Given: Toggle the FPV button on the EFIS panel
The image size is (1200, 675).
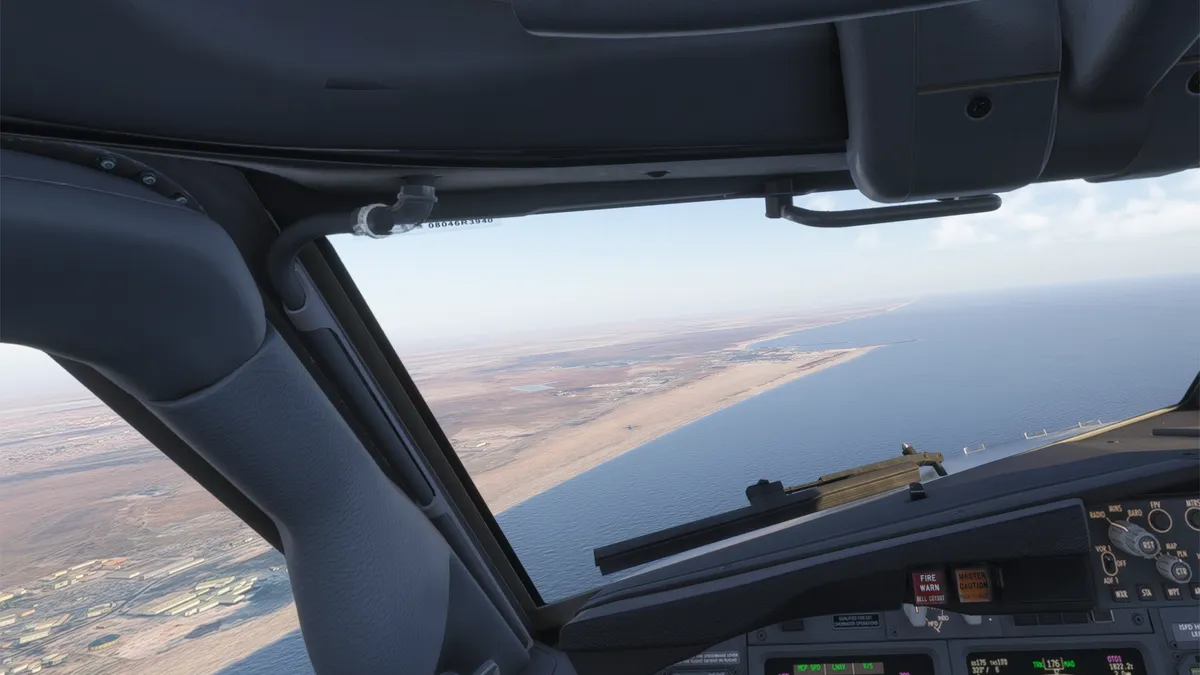Looking at the screenshot, I should (x=1159, y=520).
